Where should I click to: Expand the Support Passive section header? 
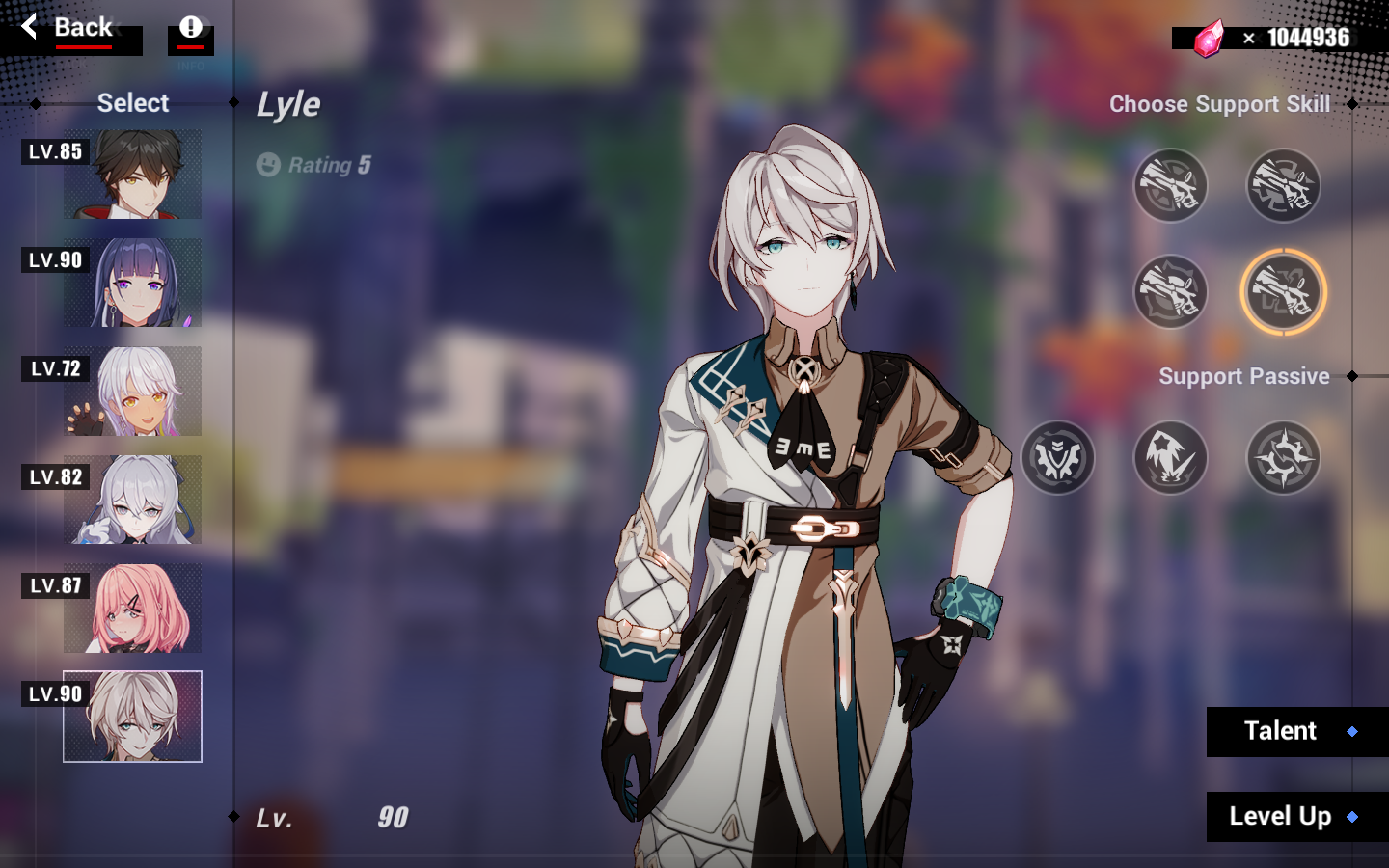click(1244, 376)
